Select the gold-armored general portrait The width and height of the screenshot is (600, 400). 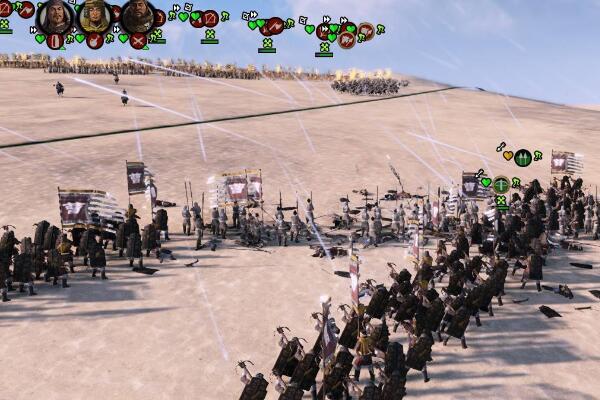95,15
